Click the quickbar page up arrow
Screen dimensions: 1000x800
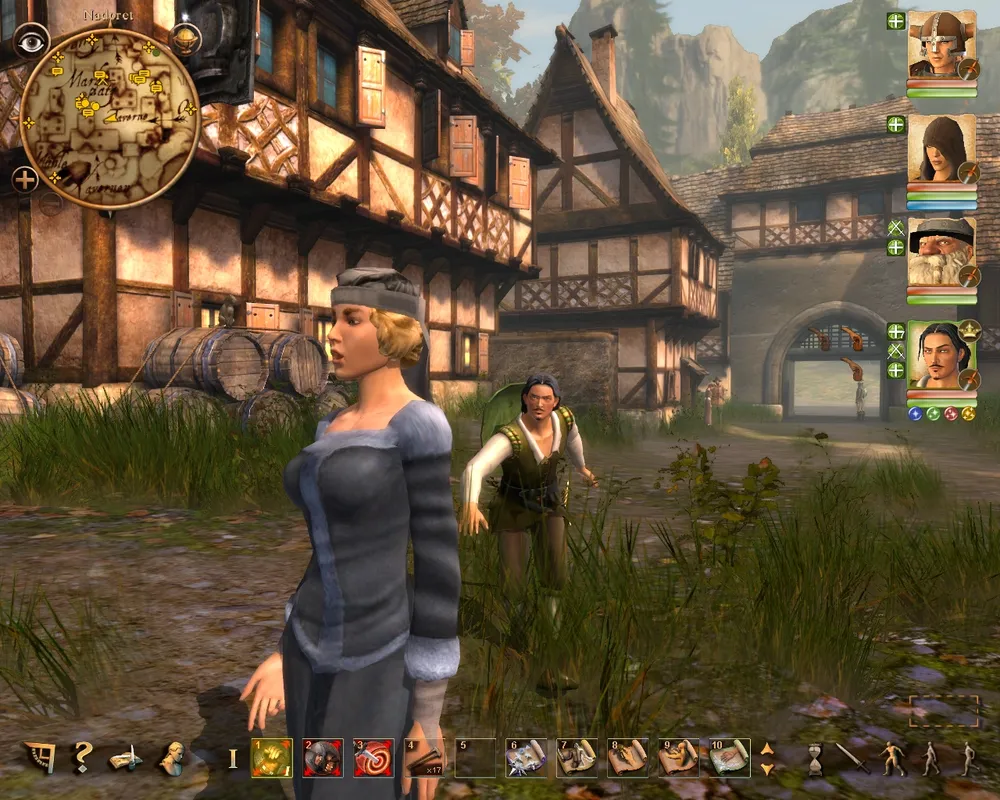[767, 748]
